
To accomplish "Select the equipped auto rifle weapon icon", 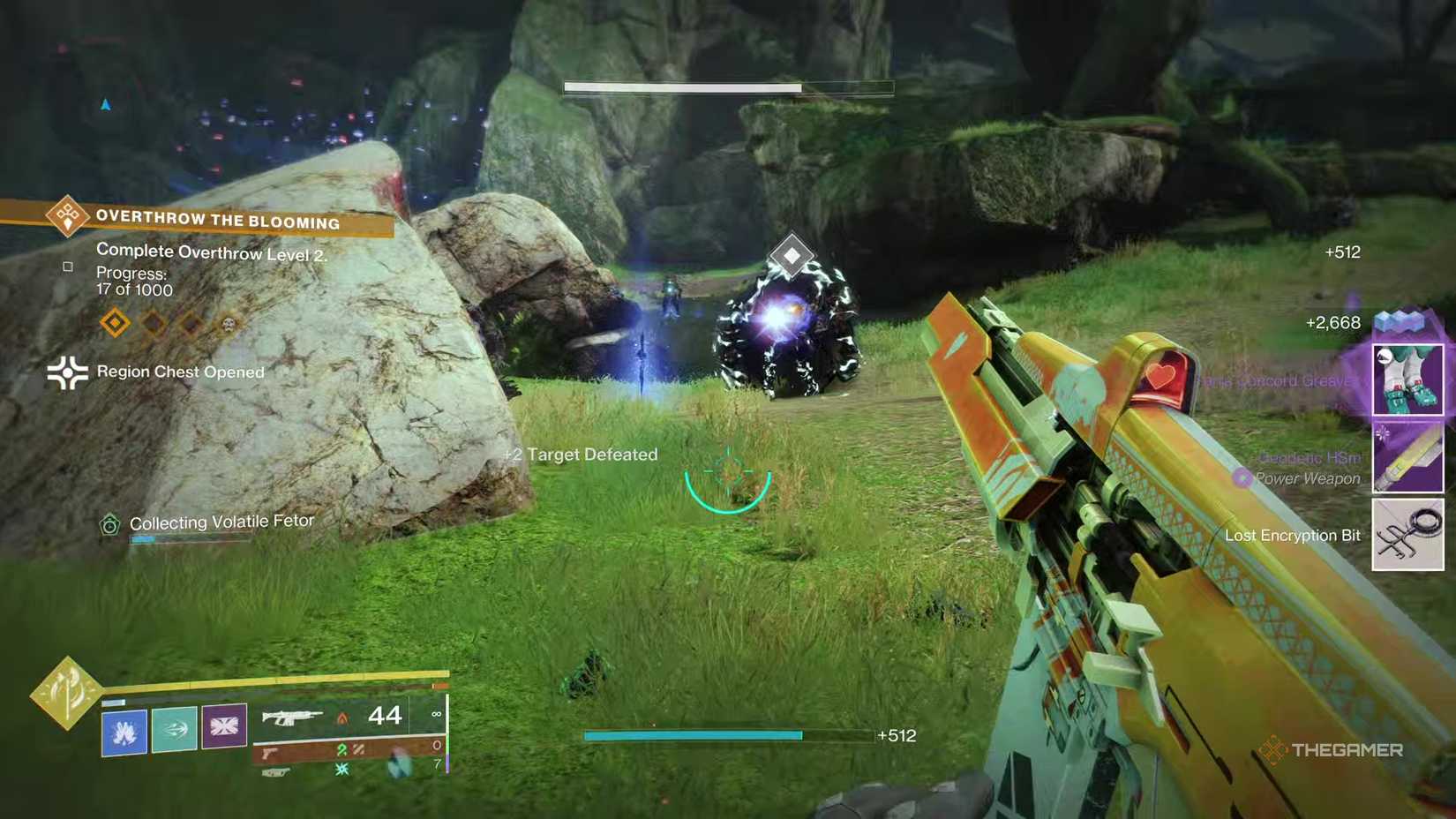I will [290, 718].
